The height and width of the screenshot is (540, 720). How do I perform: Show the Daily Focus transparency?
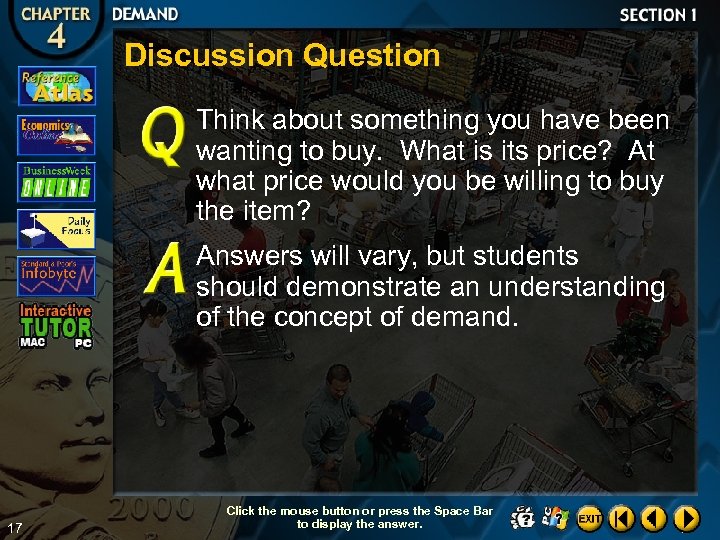(56, 228)
